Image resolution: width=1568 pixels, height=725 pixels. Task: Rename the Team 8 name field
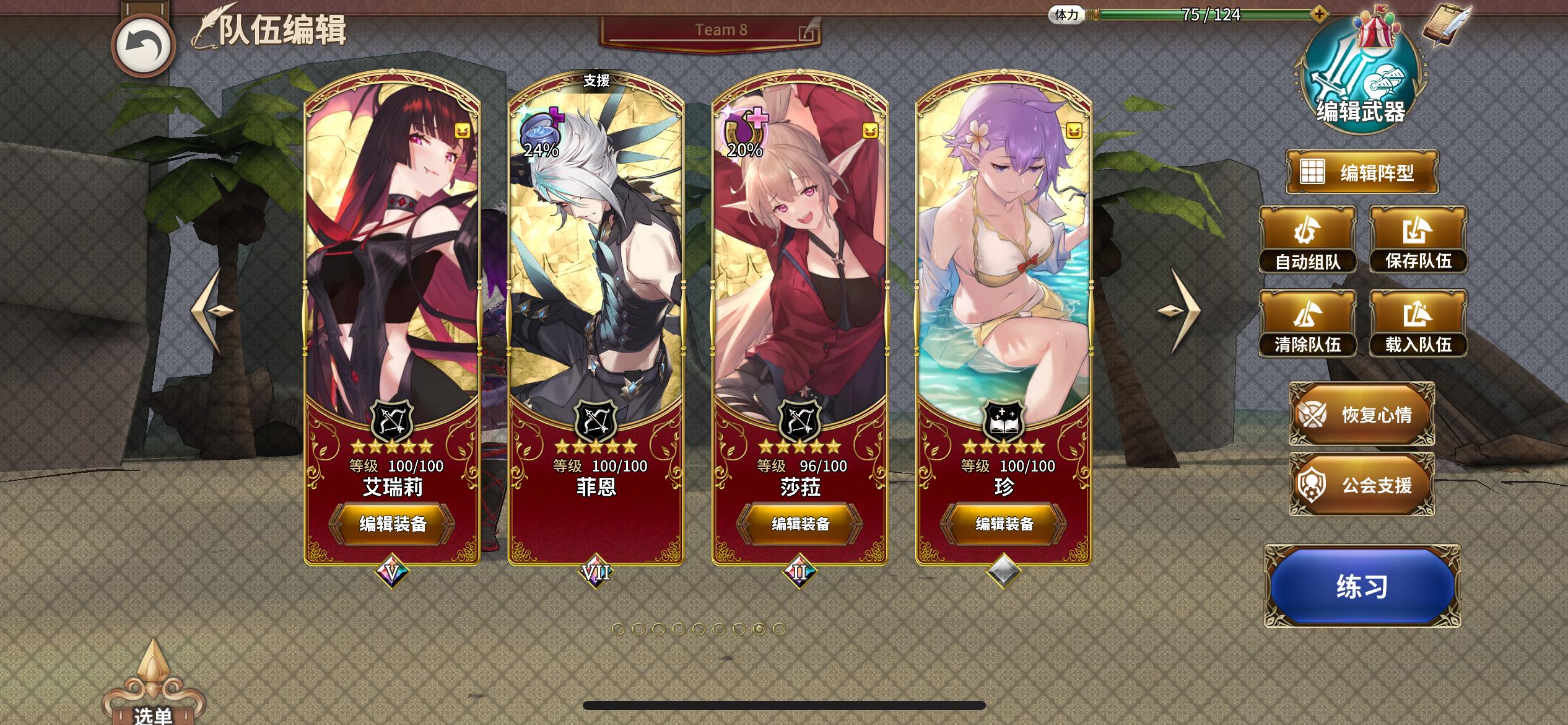(720, 30)
